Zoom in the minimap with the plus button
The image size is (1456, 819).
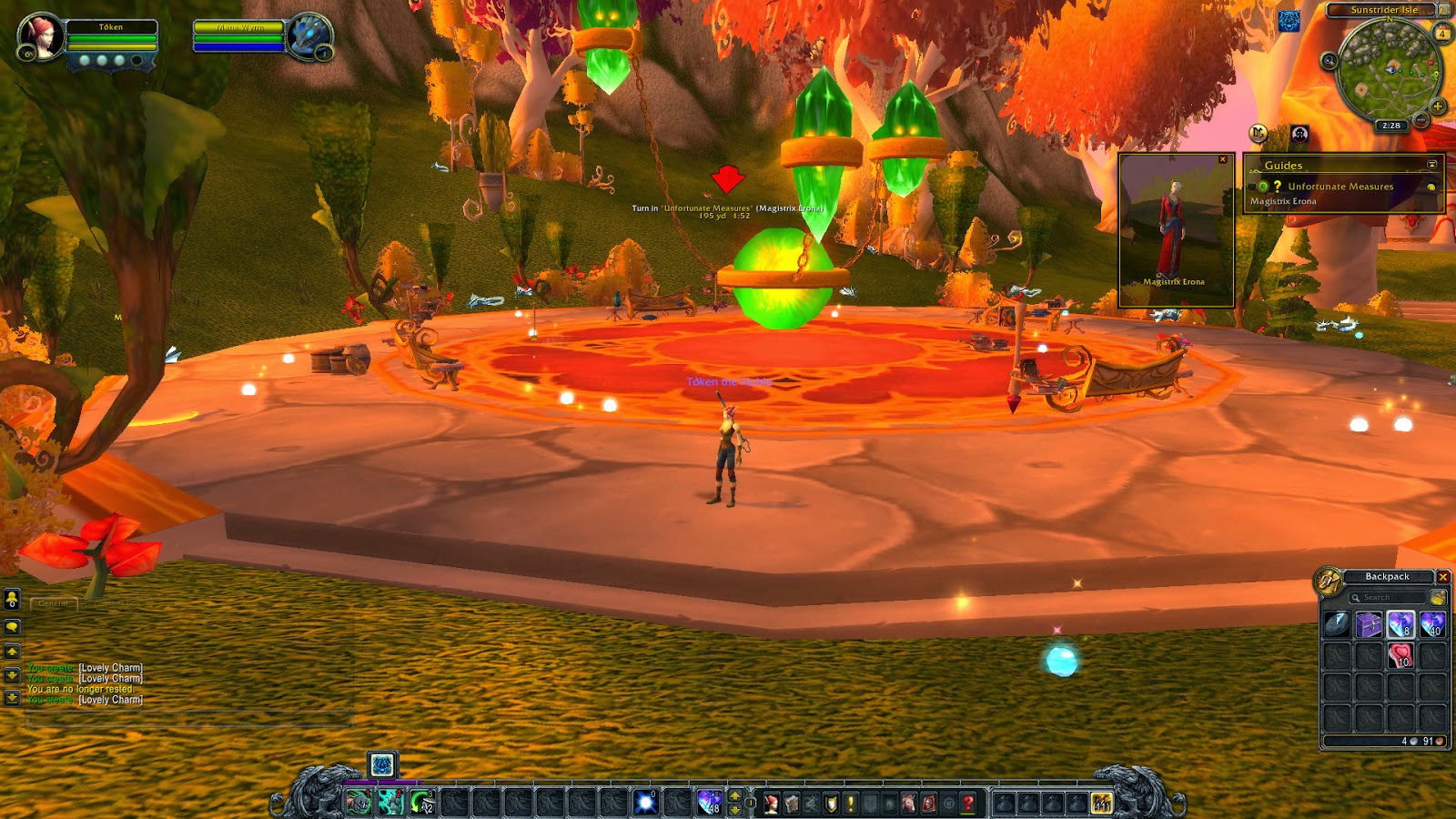point(1437,106)
